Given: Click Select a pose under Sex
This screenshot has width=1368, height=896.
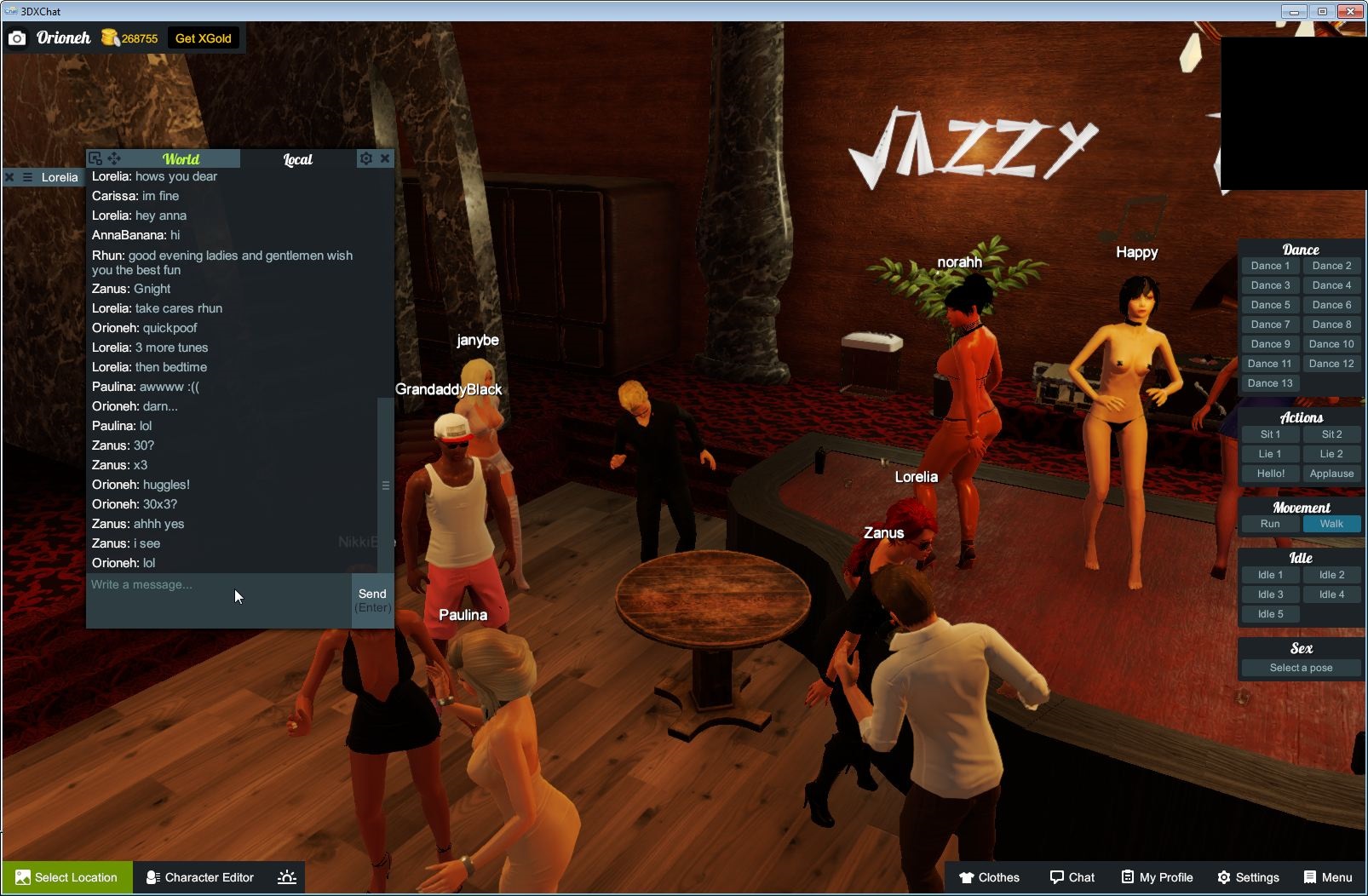Looking at the screenshot, I should coord(1301,667).
